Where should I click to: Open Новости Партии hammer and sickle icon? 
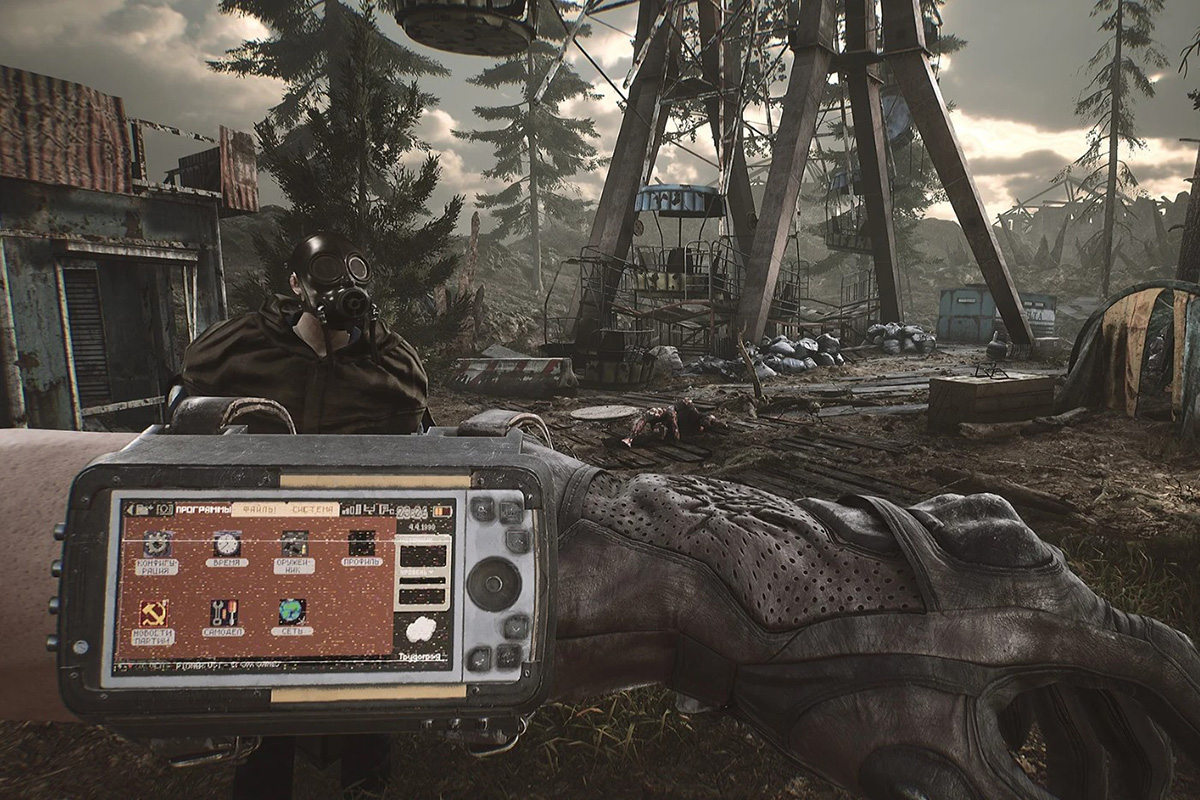point(153,613)
